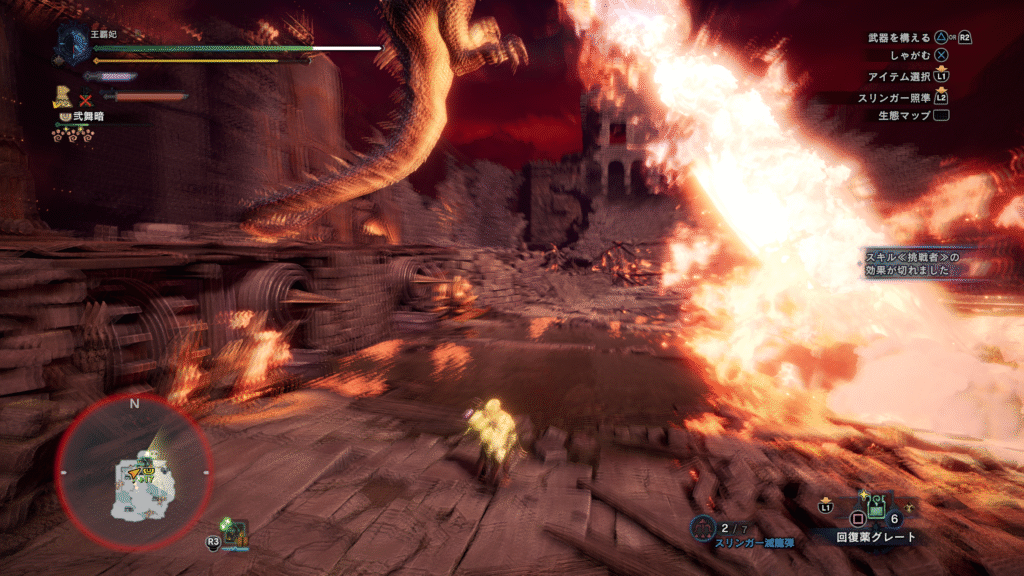Click the crossed-out status icon
1024x576 pixels.
point(86,98)
